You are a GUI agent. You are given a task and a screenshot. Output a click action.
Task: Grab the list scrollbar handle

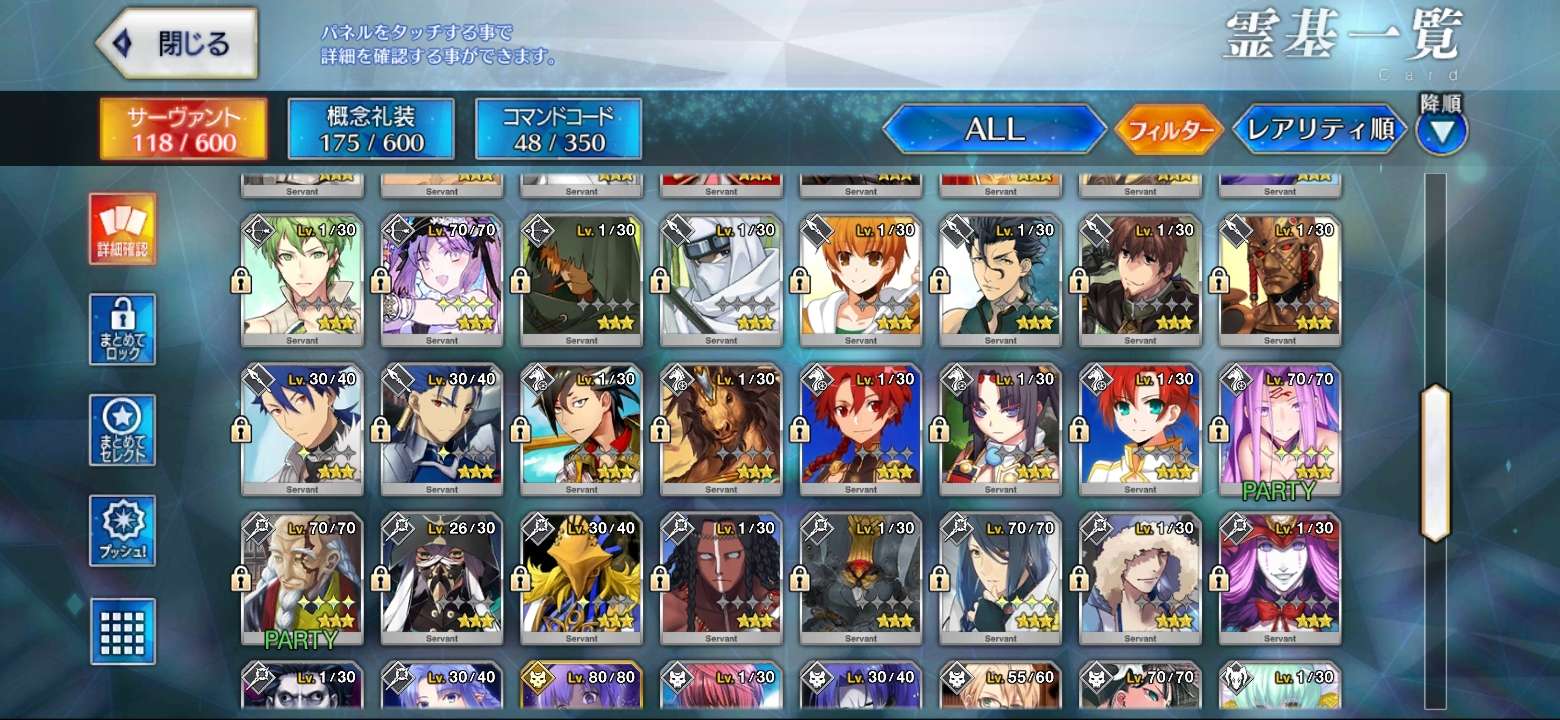coord(1435,463)
